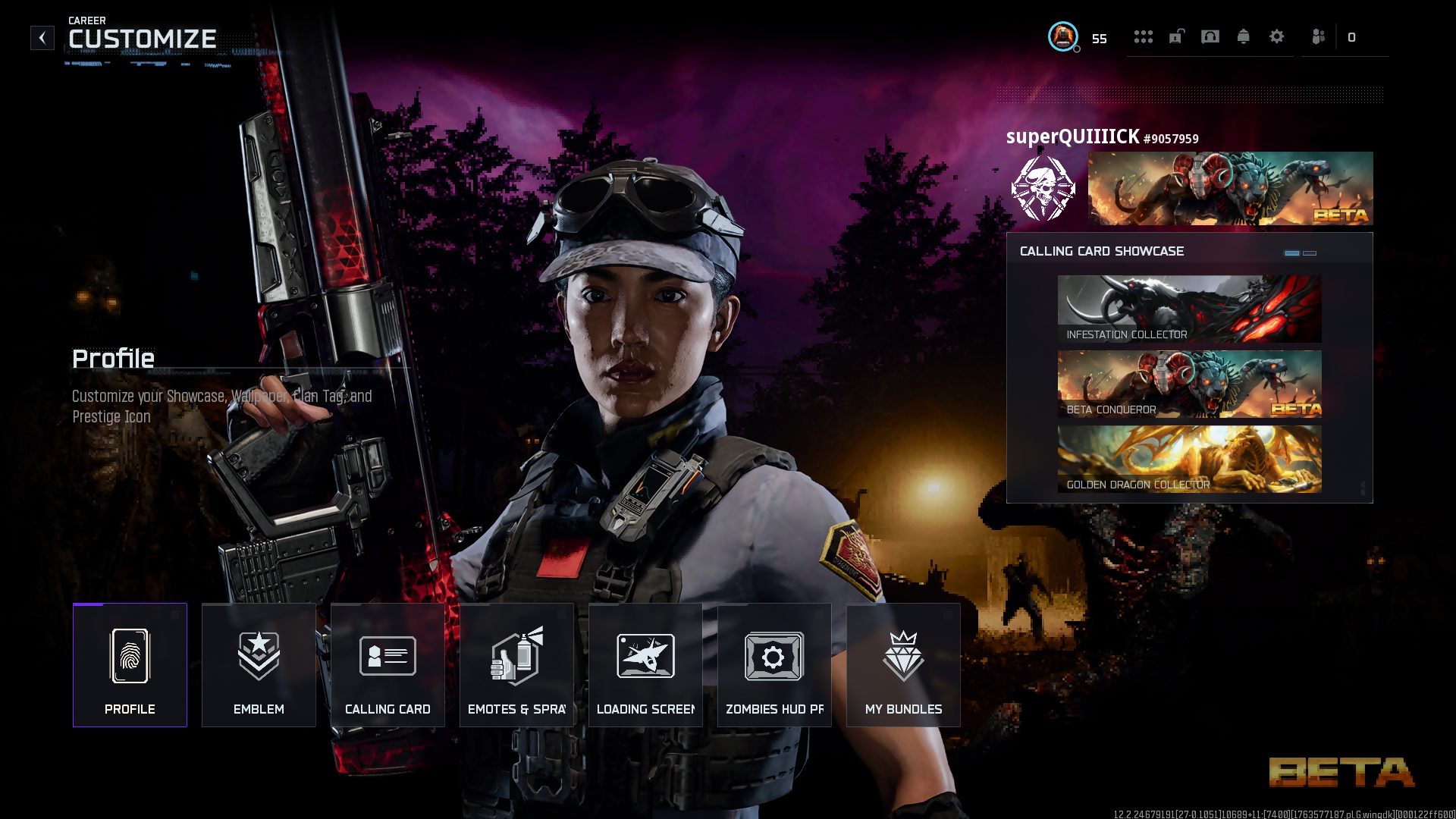Open My Bundles
The image size is (1456, 819).
[x=903, y=665]
